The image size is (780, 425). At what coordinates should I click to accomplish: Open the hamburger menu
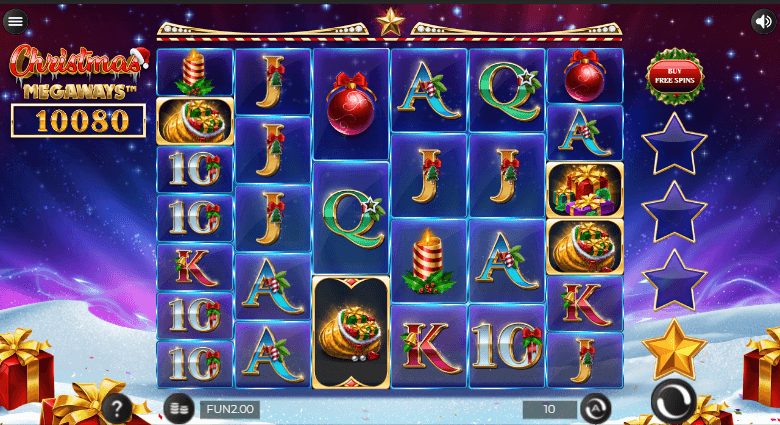point(15,20)
